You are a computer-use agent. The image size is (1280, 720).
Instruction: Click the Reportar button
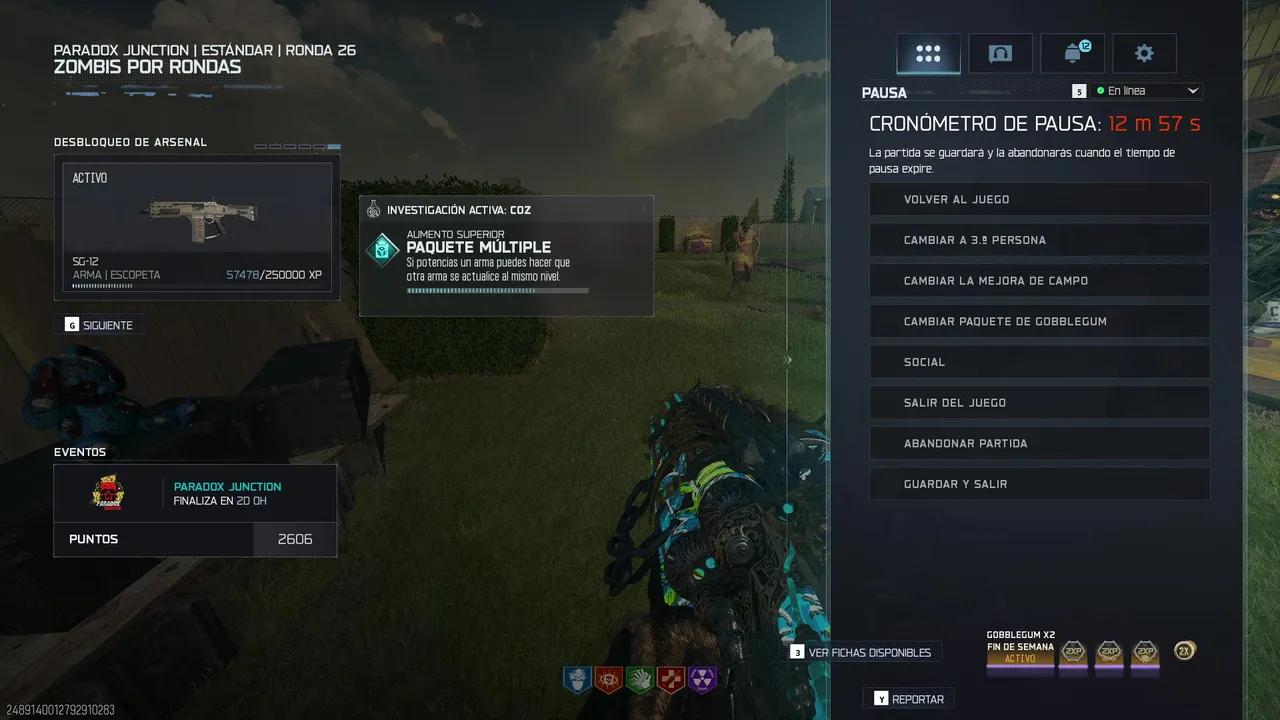click(x=909, y=699)
